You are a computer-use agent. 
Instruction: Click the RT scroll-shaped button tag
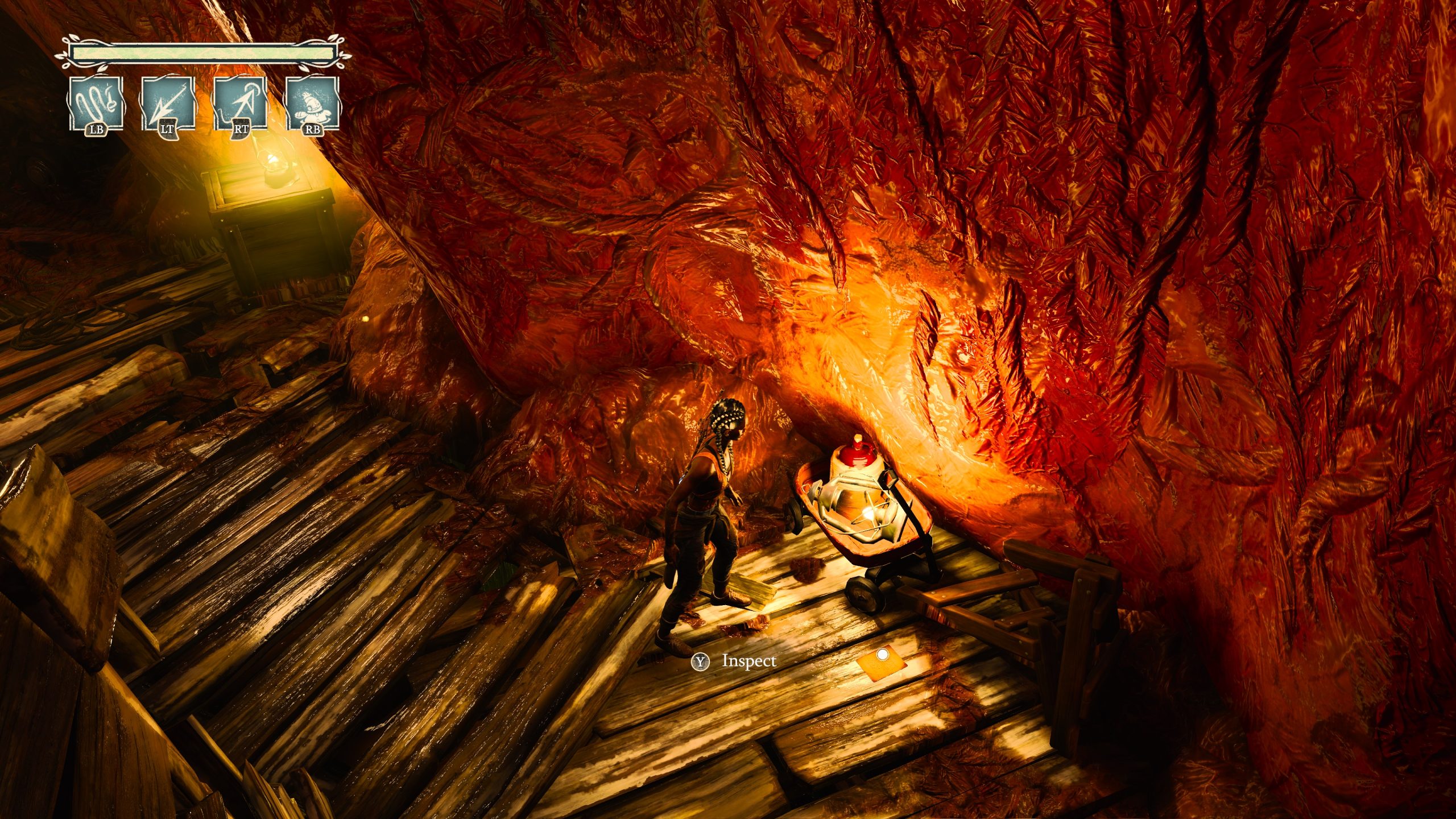click(x=241, y=133)
